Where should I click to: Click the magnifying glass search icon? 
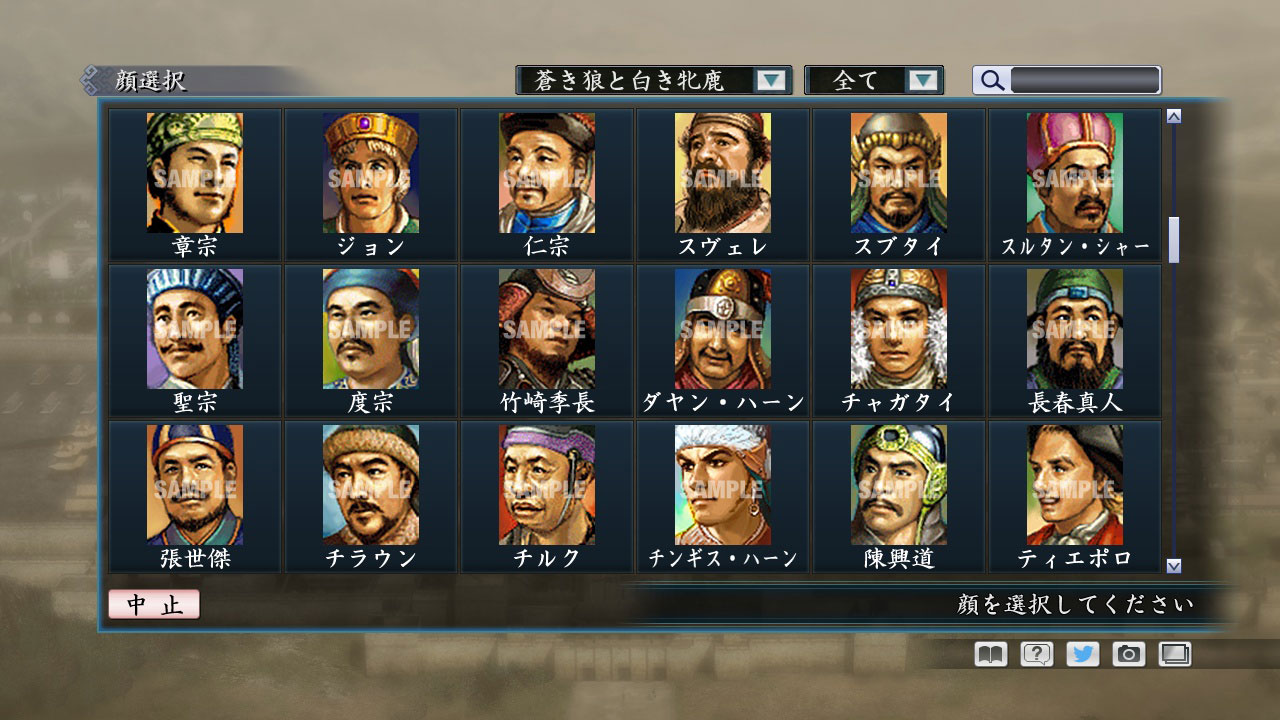coord(991,80)
